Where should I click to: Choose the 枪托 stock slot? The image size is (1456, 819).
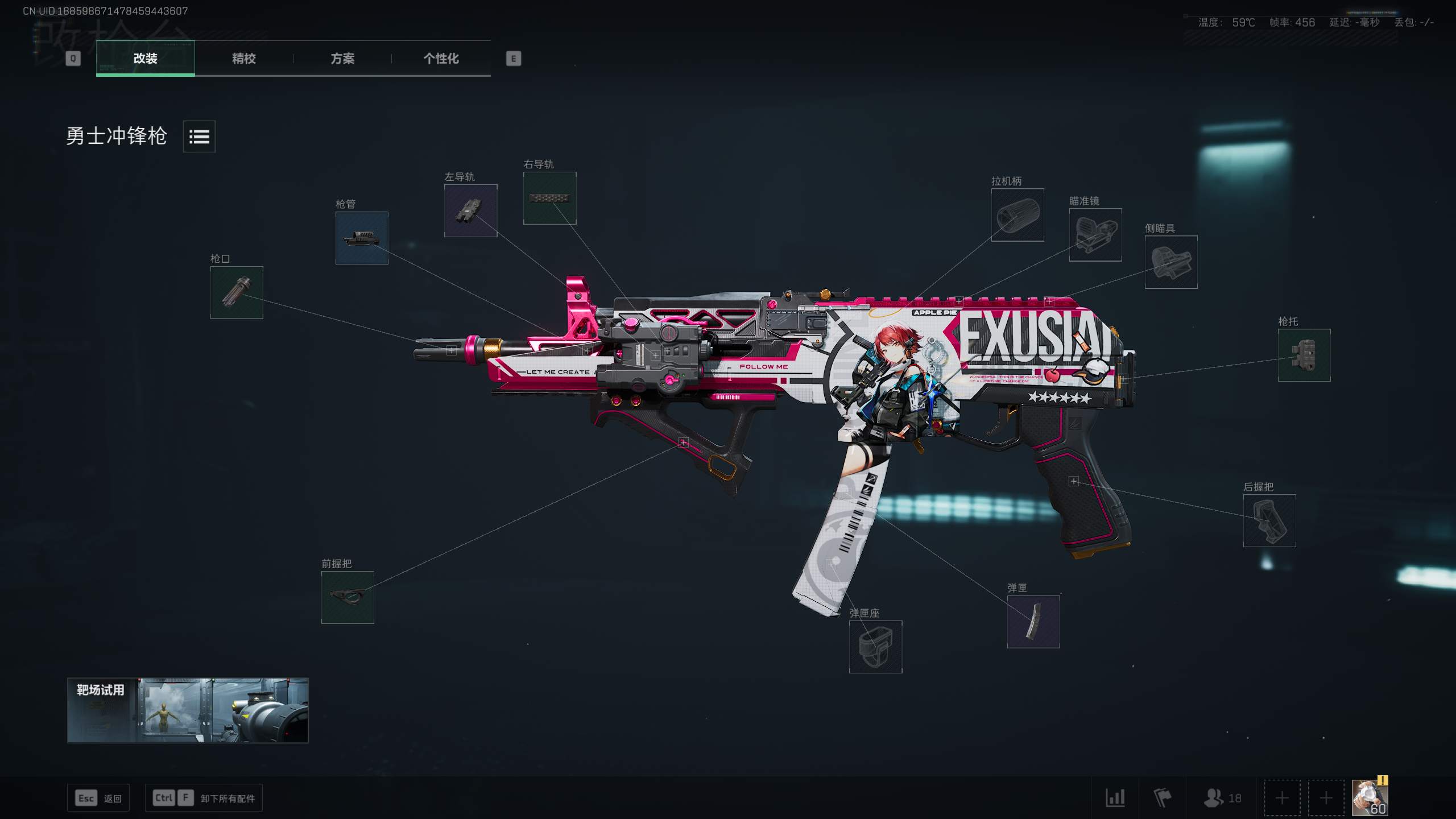click(x=1304, y=355)
